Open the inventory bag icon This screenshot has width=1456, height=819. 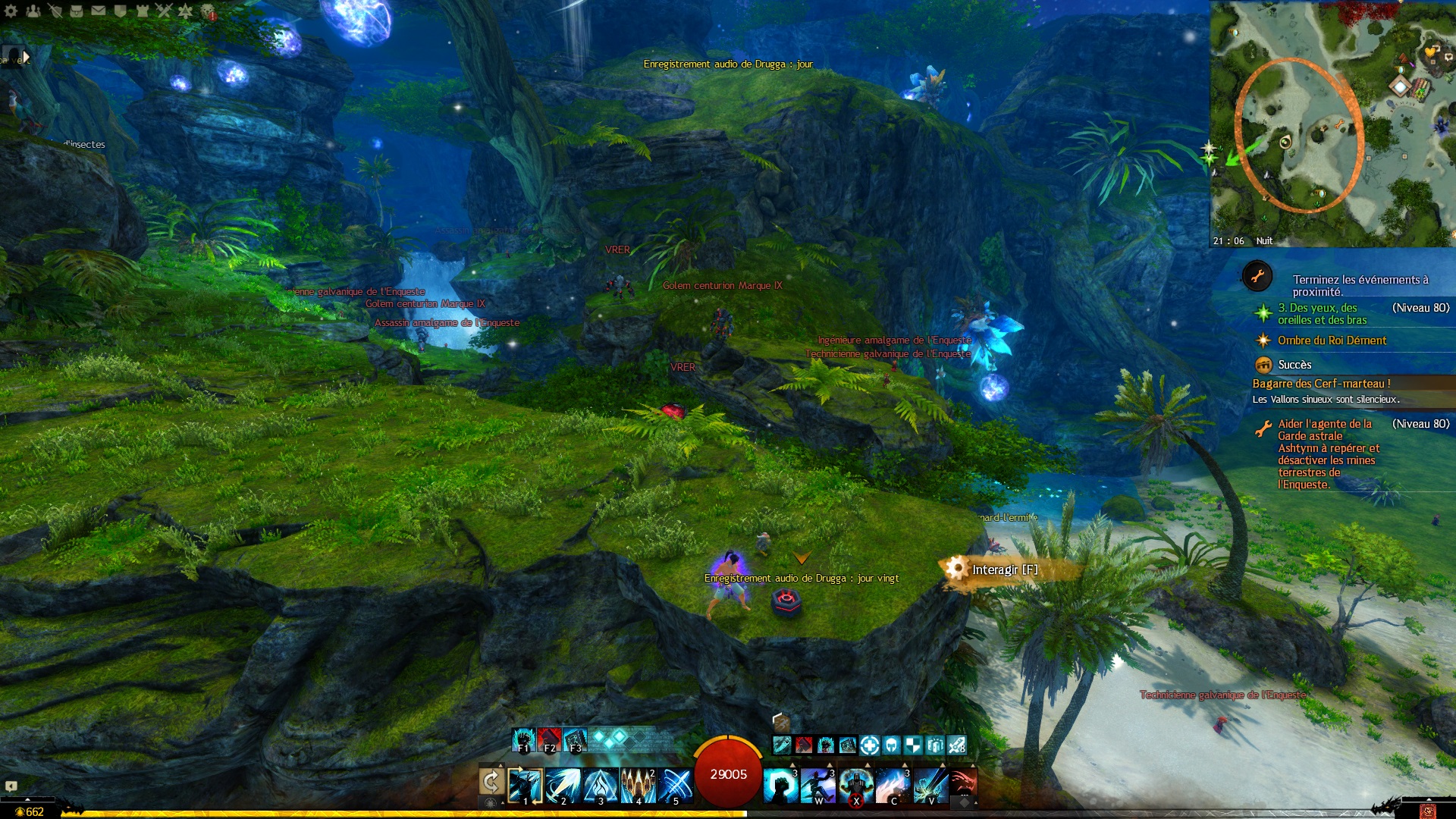coord(77,11)
